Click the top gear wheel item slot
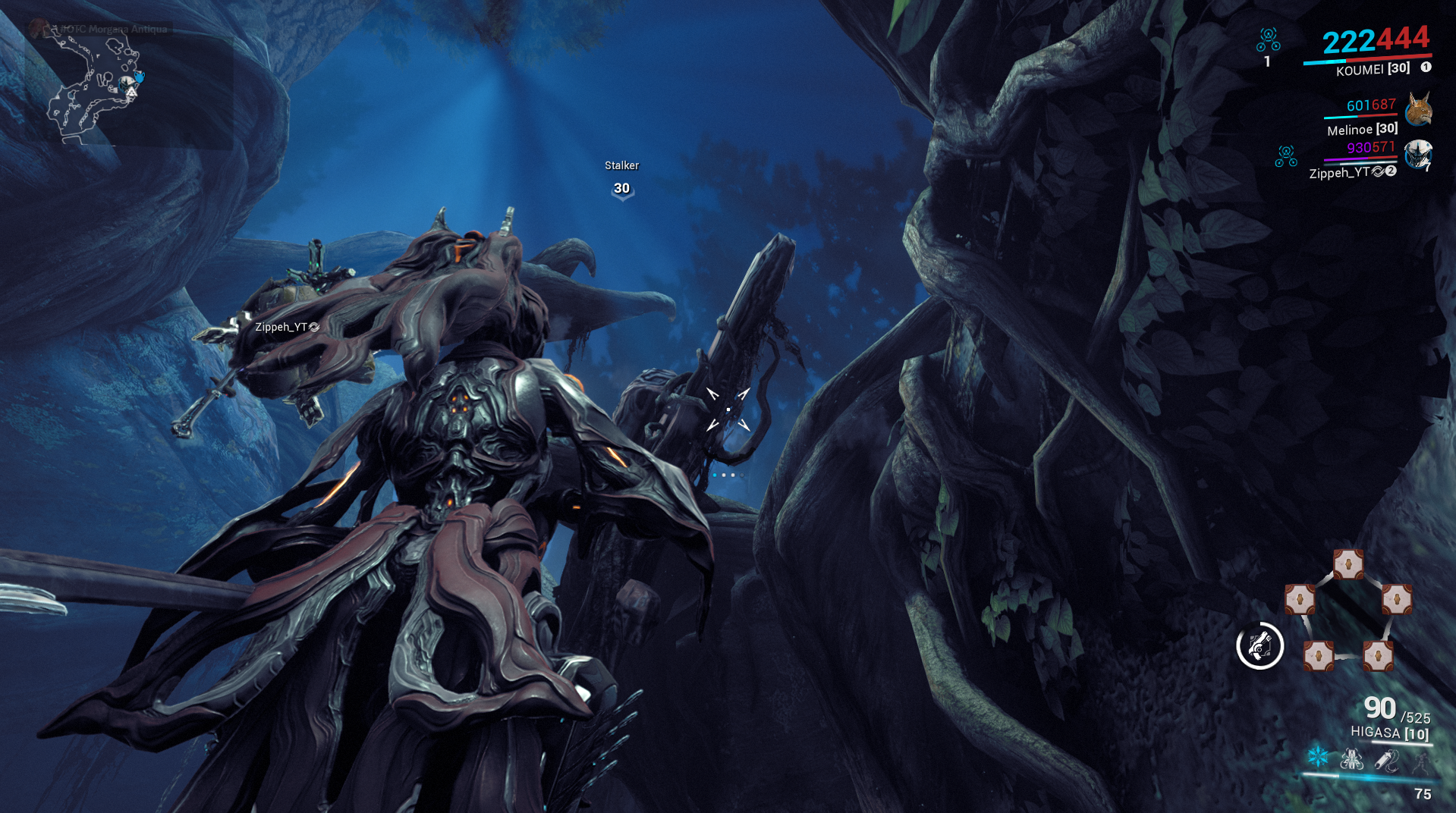Image resolution: width=1456 pixels, height=813 pixels. [1348, 565]
